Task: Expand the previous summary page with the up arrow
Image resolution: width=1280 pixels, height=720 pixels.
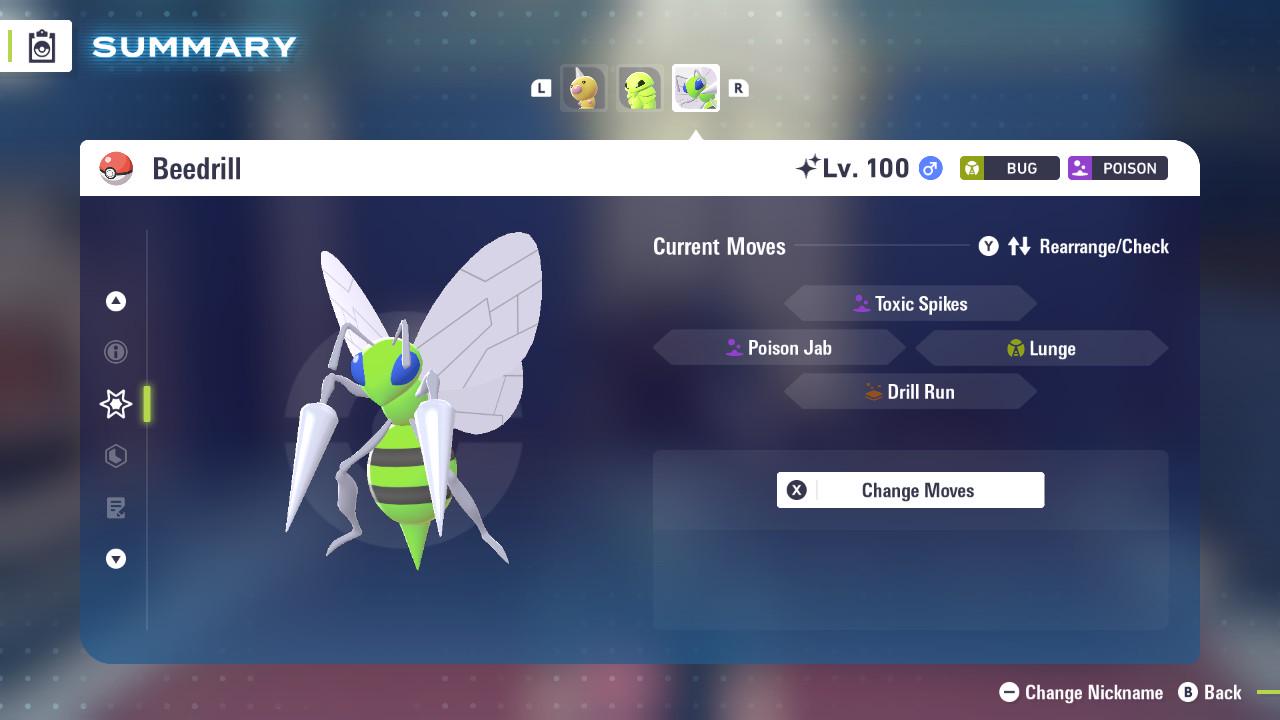Action: pyautogui.click(x=116, y=301)
